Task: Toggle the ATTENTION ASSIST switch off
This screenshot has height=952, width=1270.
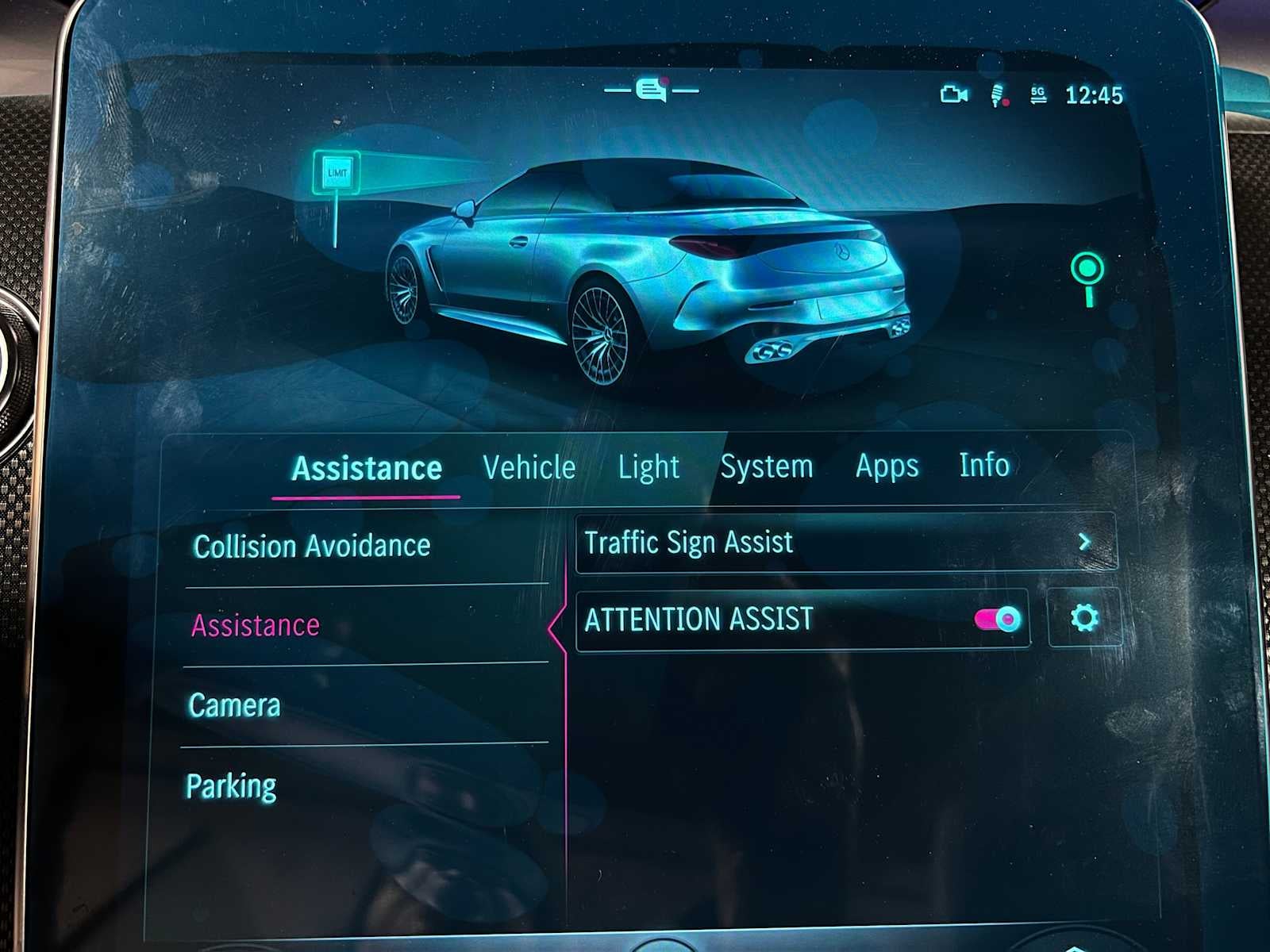Action: point(999,620)
